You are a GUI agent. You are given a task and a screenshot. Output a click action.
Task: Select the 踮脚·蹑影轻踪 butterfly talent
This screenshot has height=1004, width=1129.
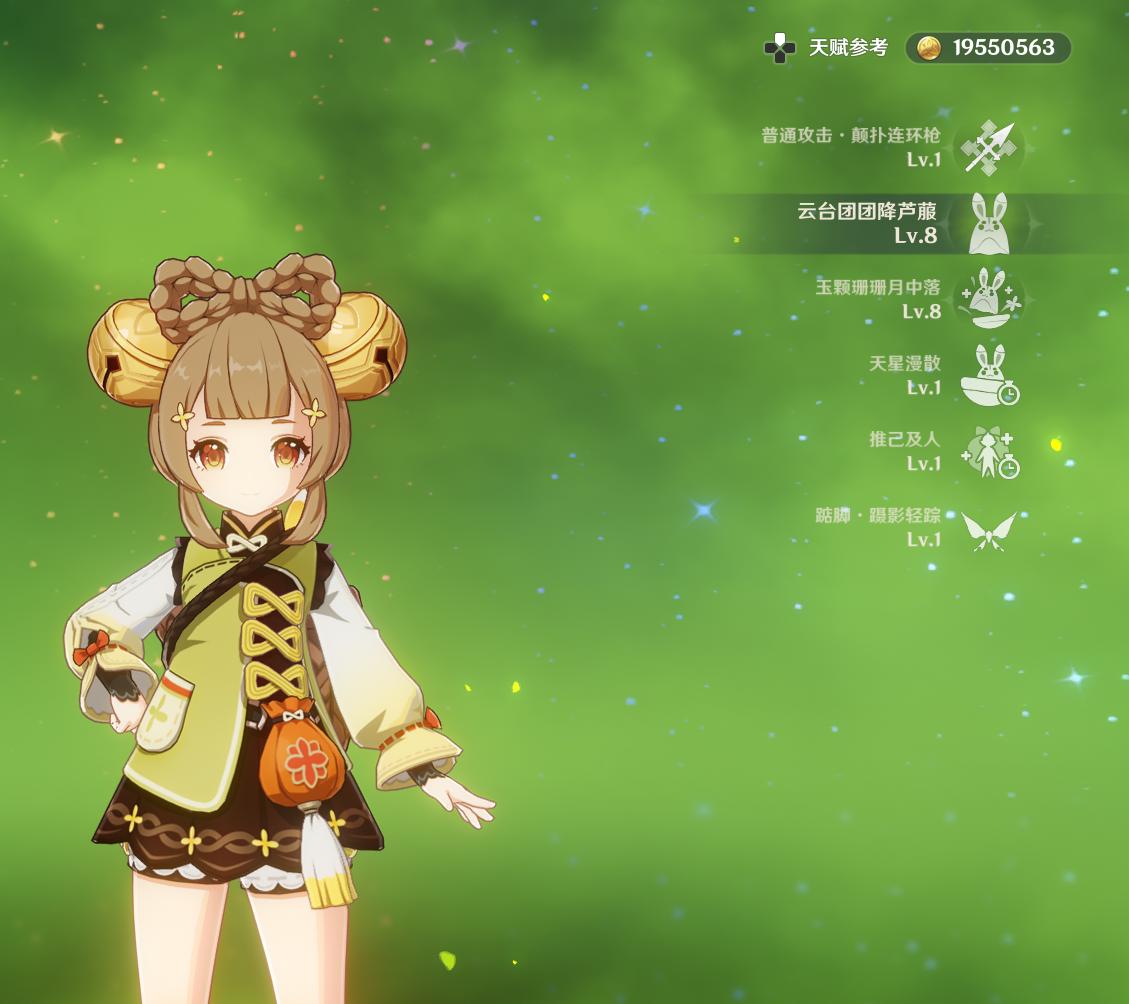(x=987, y=529)
